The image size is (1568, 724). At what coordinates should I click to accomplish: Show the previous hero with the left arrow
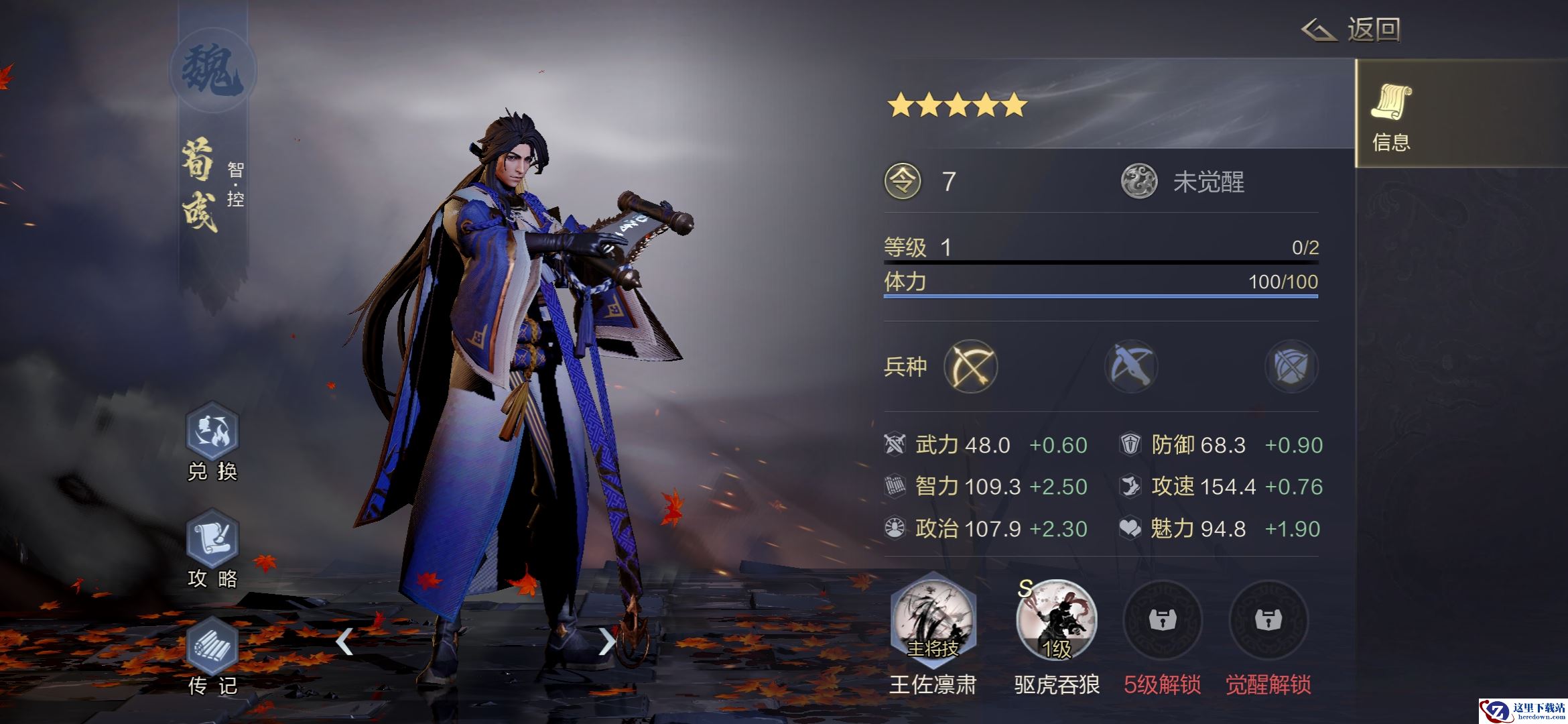pyautogui.click(x=344, y=642)
